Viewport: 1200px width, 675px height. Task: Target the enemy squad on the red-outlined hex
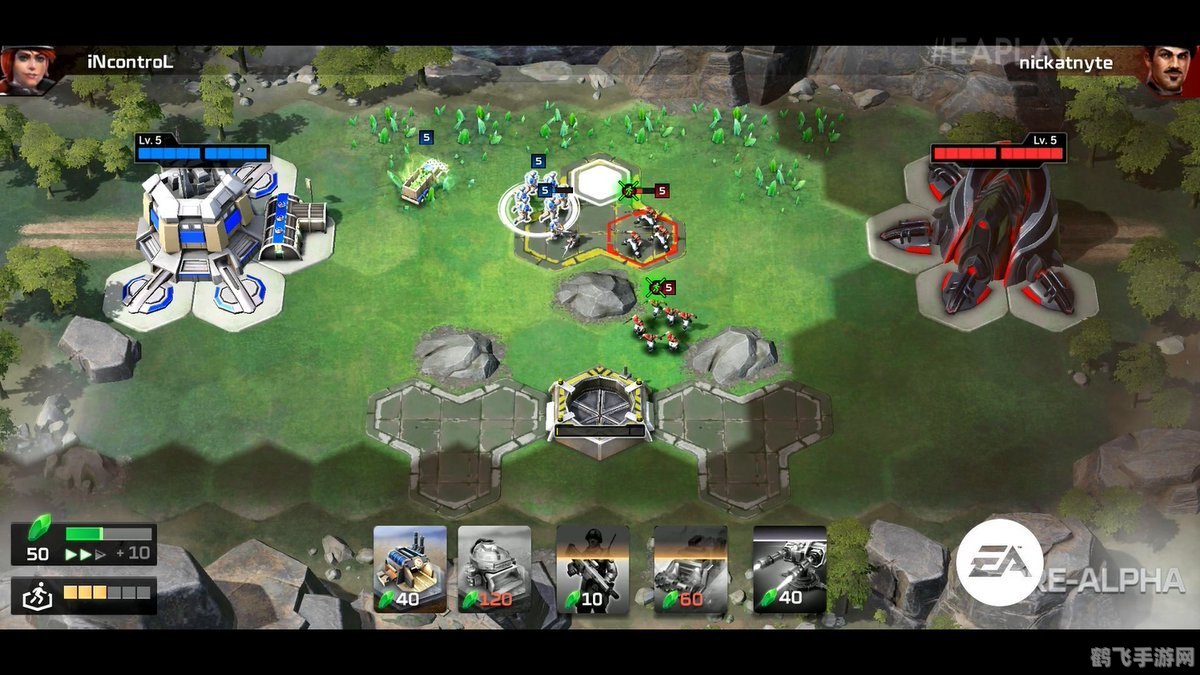643,237
